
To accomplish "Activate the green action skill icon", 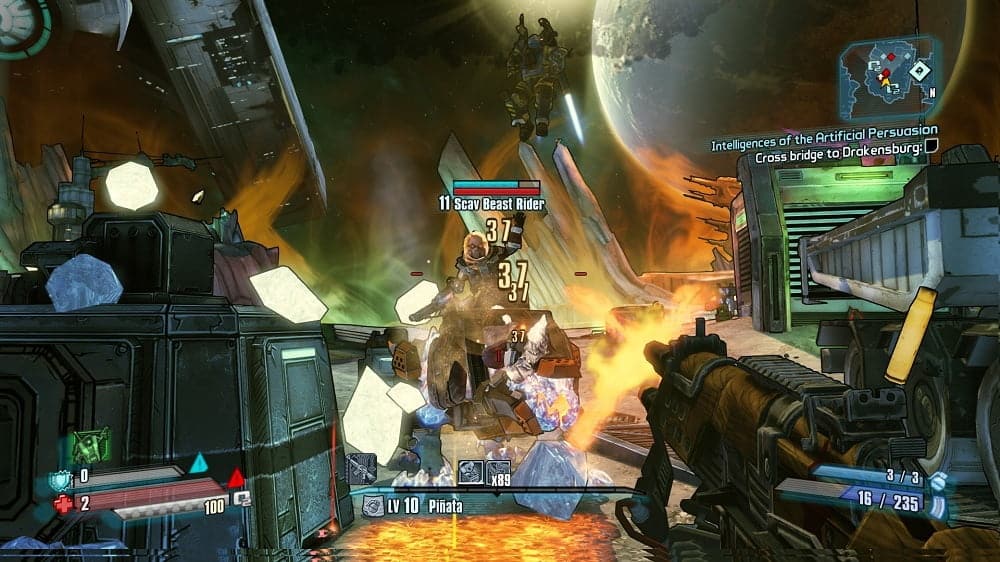I will coord(90,445).
